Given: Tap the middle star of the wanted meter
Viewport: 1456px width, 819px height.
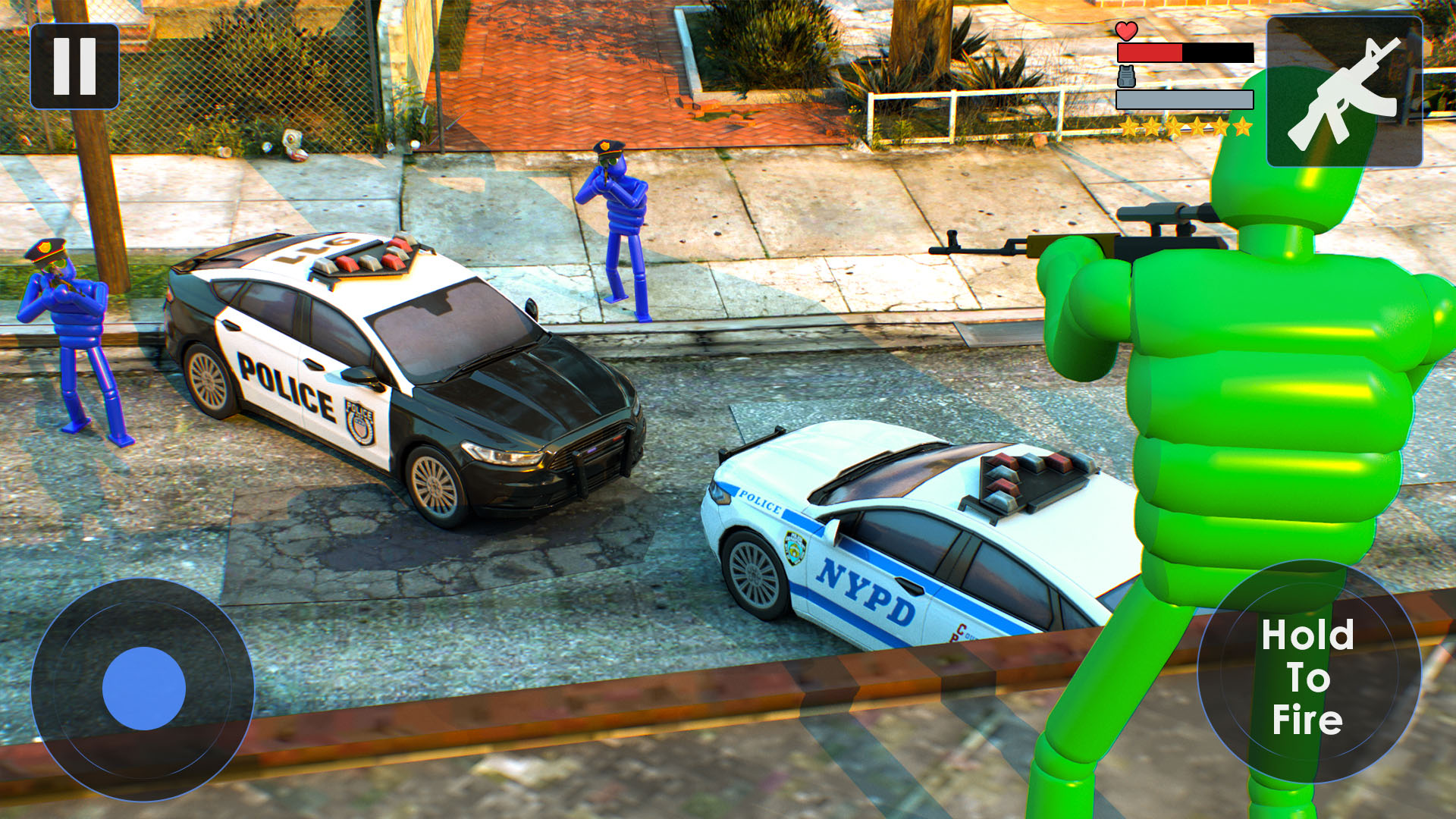Looking at the screenshot, I should (1186, 125).
